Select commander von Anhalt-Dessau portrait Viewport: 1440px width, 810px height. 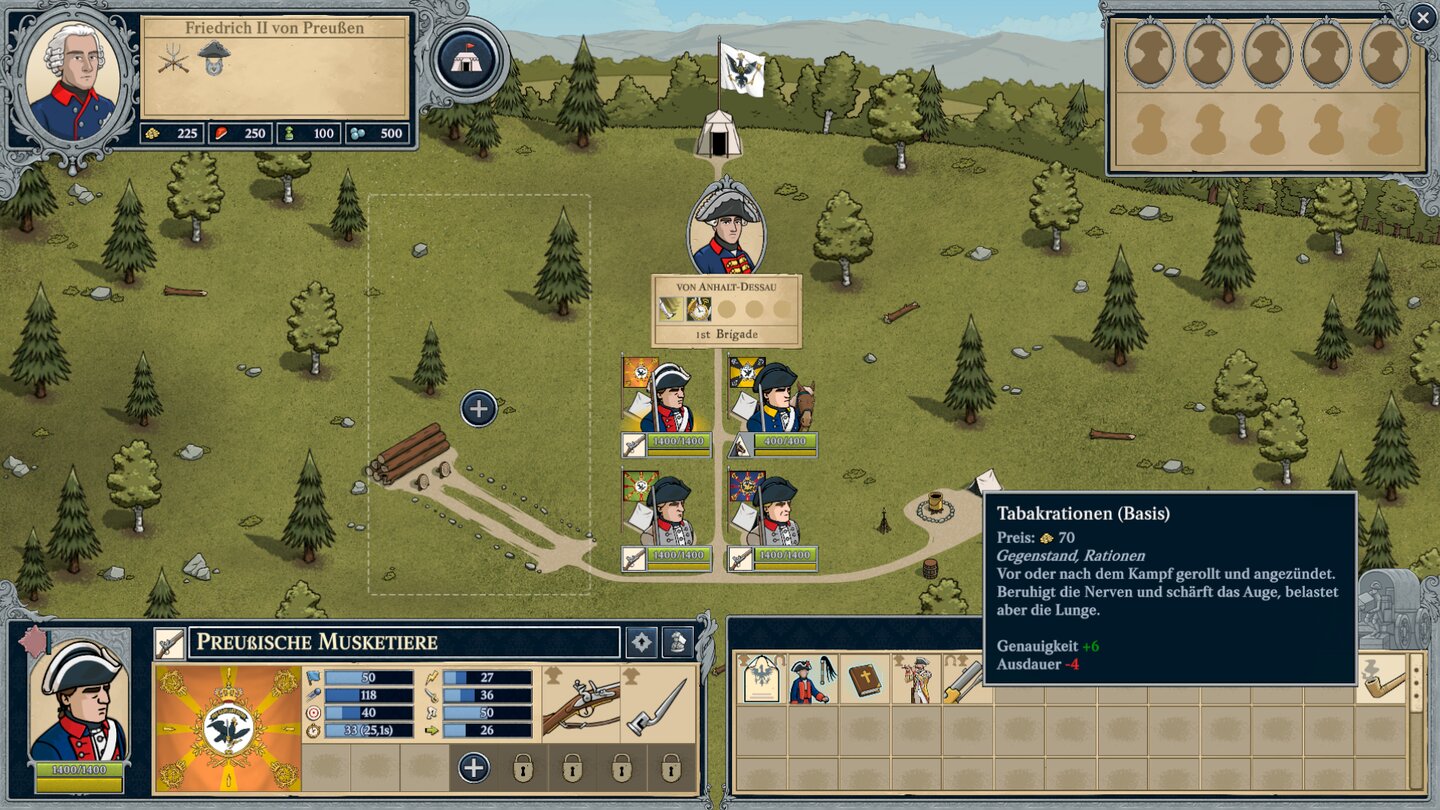click(x=726, y=228)
